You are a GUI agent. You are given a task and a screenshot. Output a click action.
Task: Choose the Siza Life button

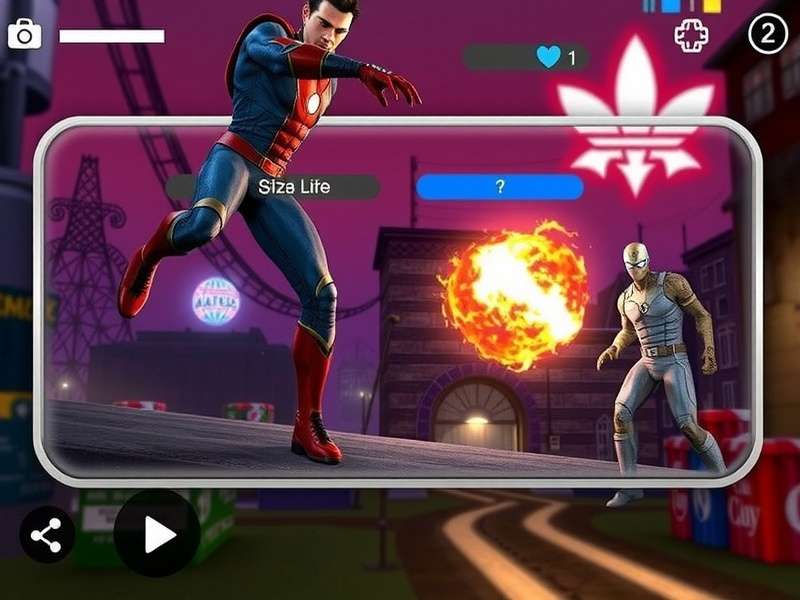pos(273,187)
